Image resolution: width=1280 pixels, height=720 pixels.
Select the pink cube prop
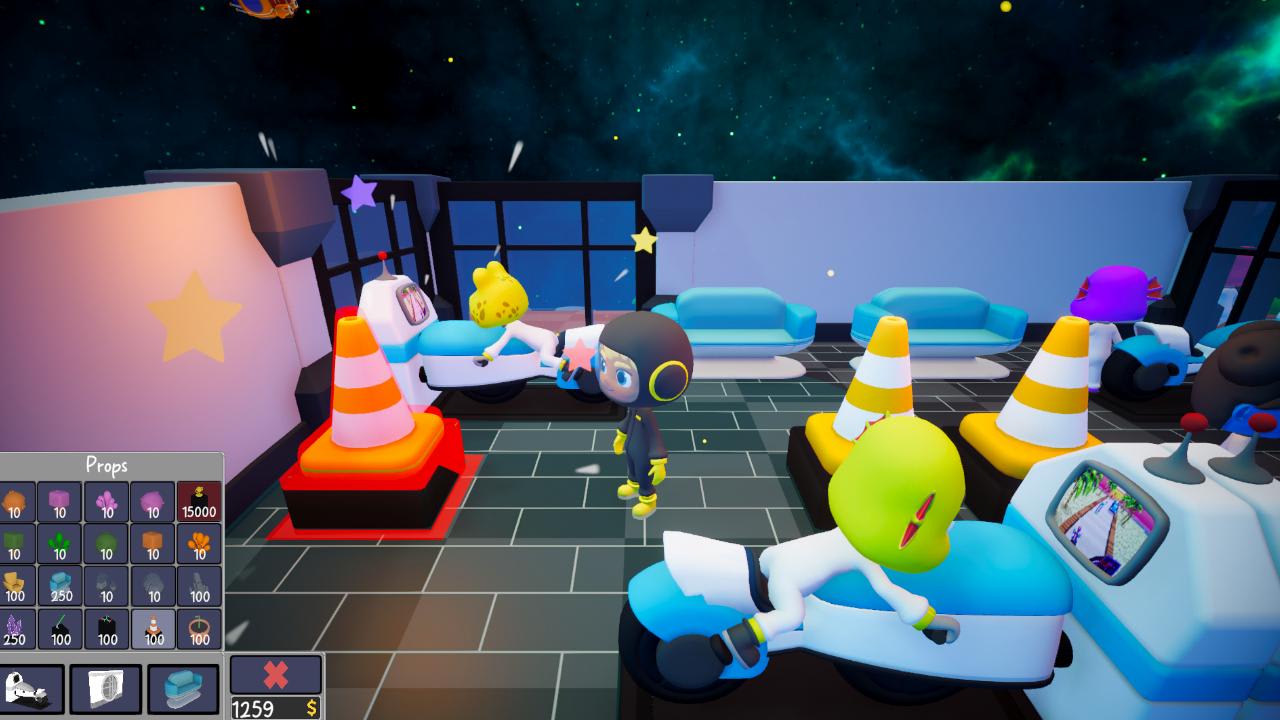pos(58,498)
